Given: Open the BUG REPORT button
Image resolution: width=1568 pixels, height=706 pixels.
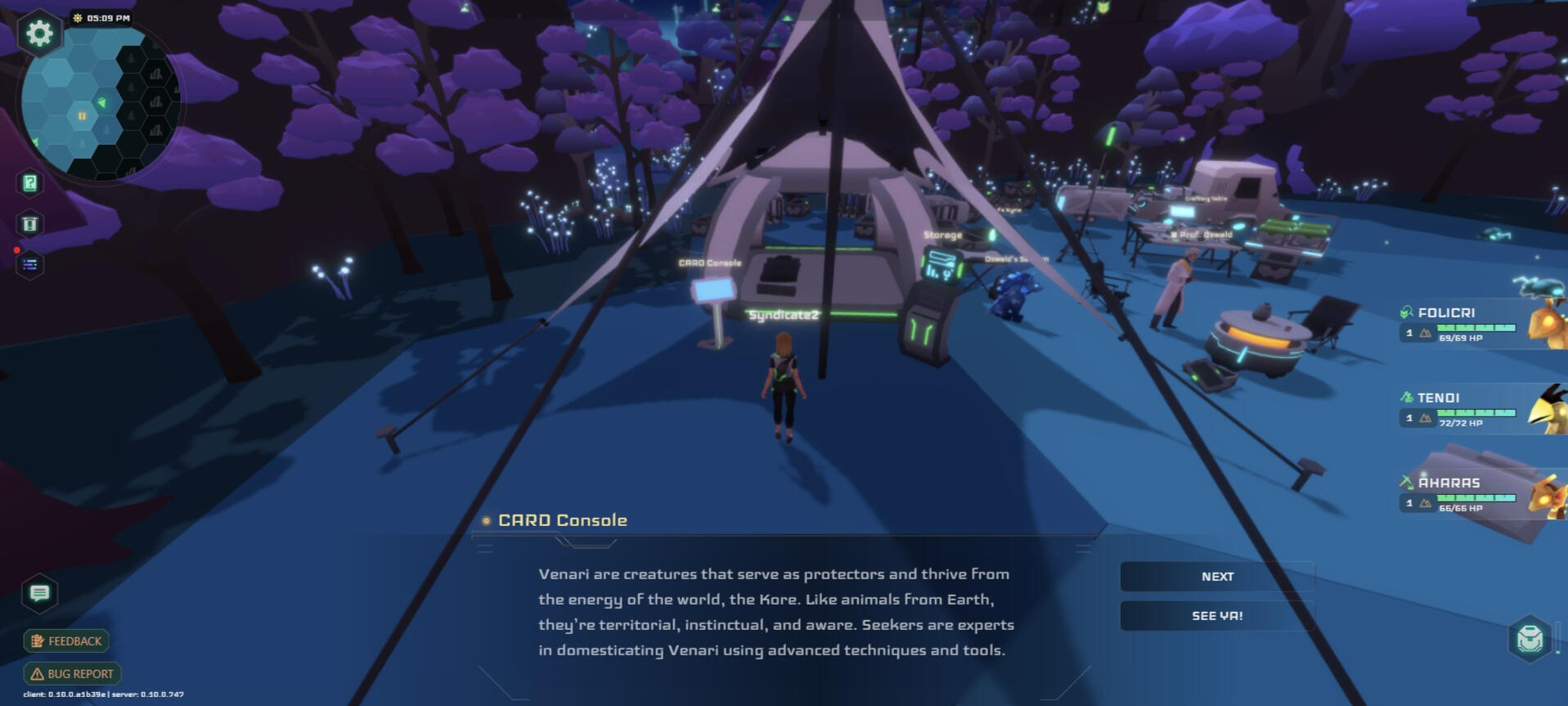Looking at the screenshot, I should (x=73, y=674).
